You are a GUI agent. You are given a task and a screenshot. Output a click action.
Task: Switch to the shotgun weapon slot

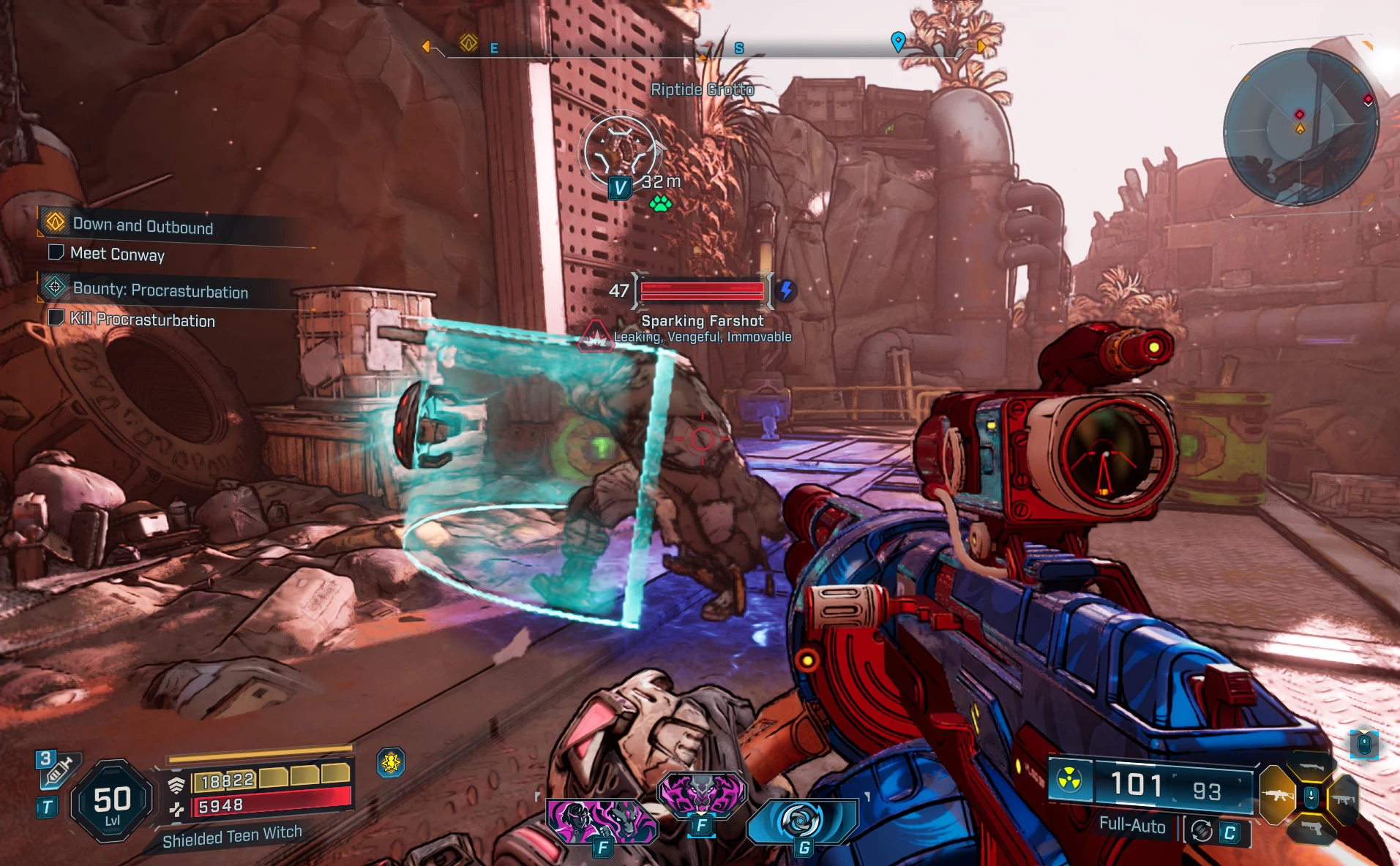click(x=1310, y=767)
